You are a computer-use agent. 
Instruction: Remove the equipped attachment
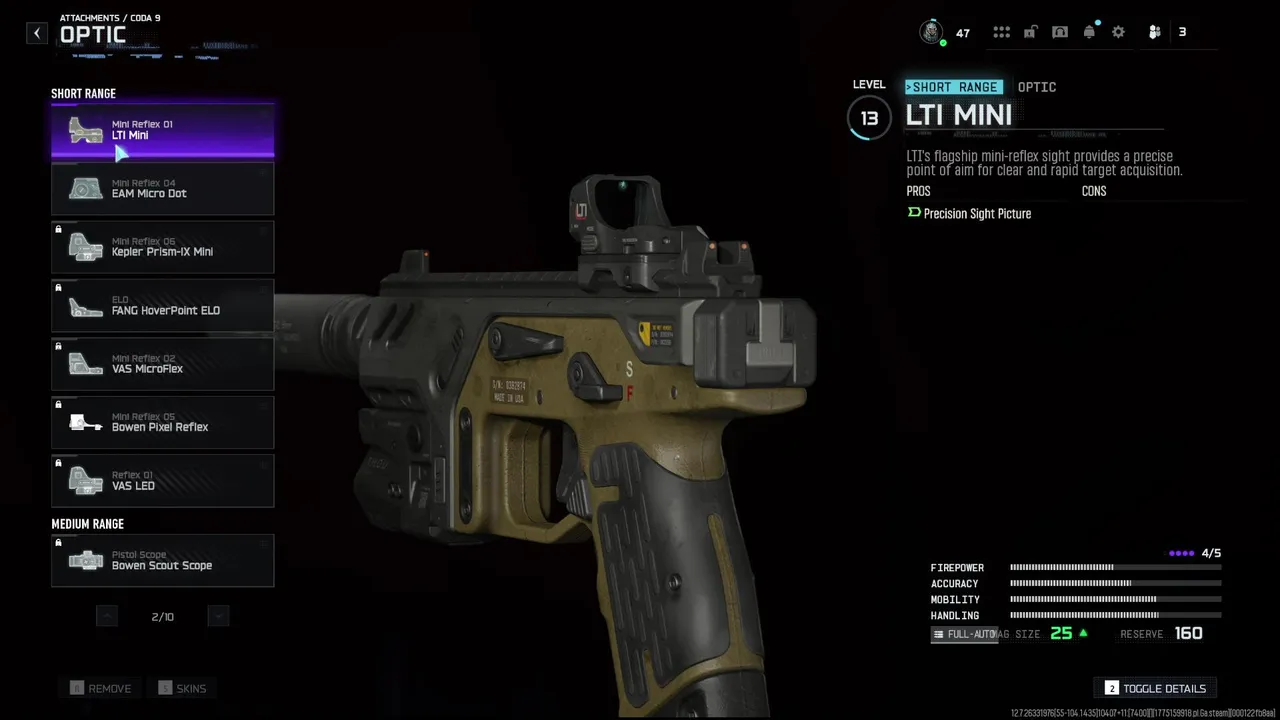tap(100, 688)
